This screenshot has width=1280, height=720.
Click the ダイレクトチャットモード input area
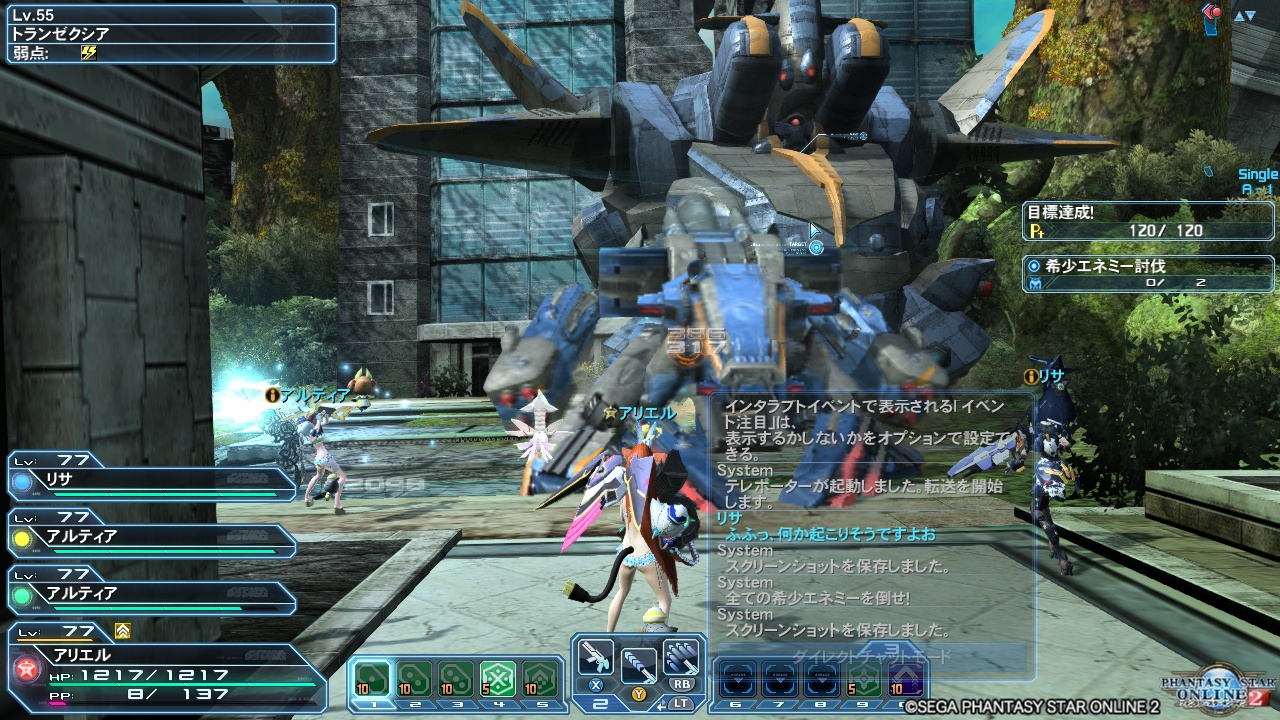pos(872,653)
